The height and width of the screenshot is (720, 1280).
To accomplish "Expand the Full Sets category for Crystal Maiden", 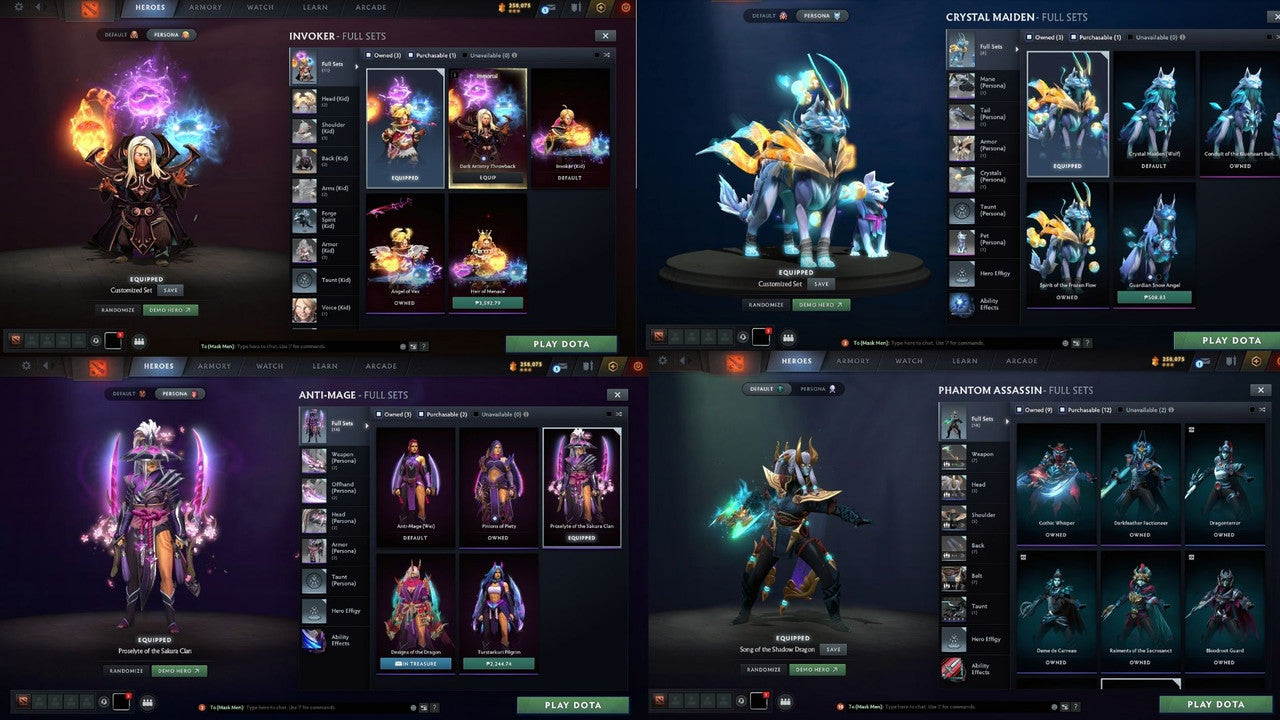I will (x=1016, y=50).
